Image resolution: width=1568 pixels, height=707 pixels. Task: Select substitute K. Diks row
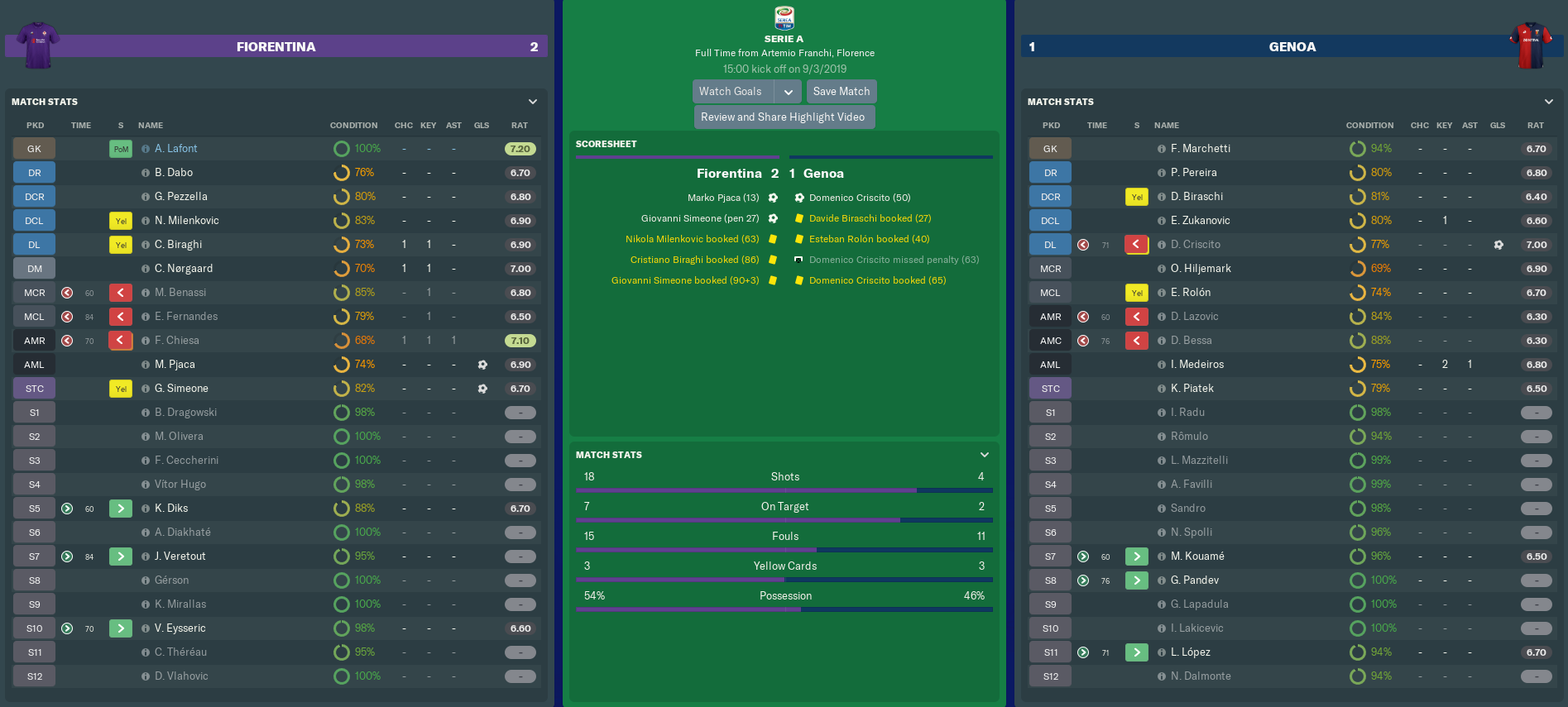pos(171,509)
